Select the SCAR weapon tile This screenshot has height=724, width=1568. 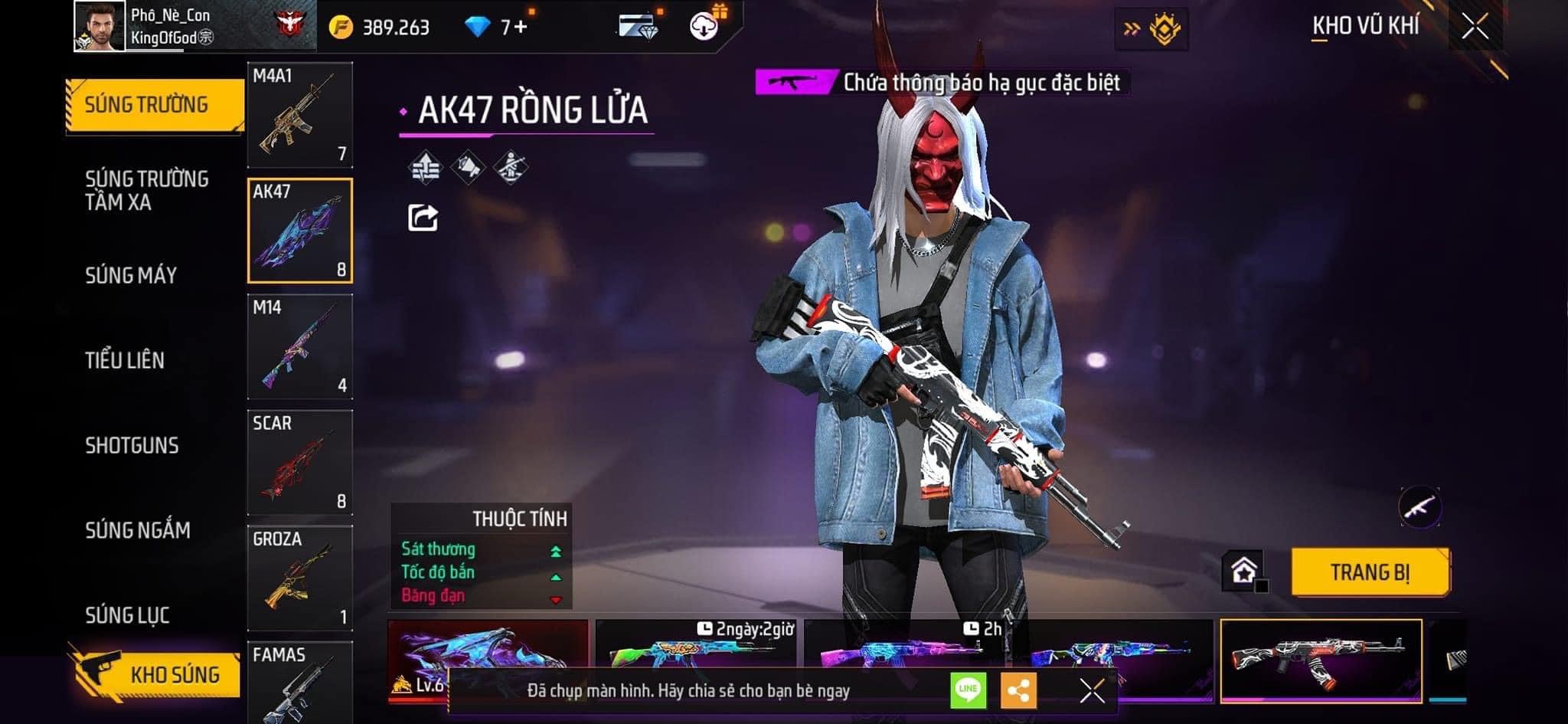[x=300, y=462]
